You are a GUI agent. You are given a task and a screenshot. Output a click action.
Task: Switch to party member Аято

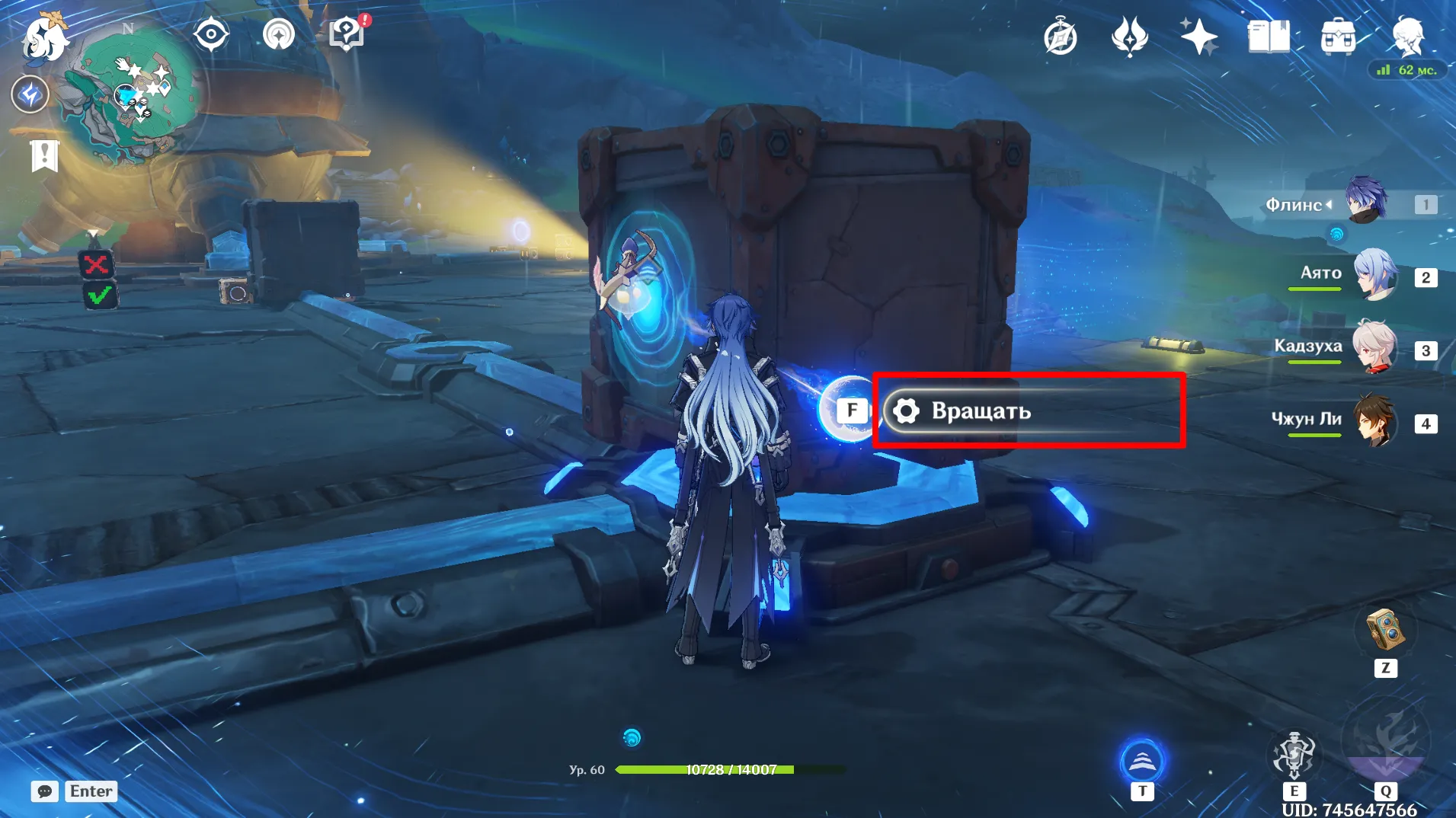1375,275
